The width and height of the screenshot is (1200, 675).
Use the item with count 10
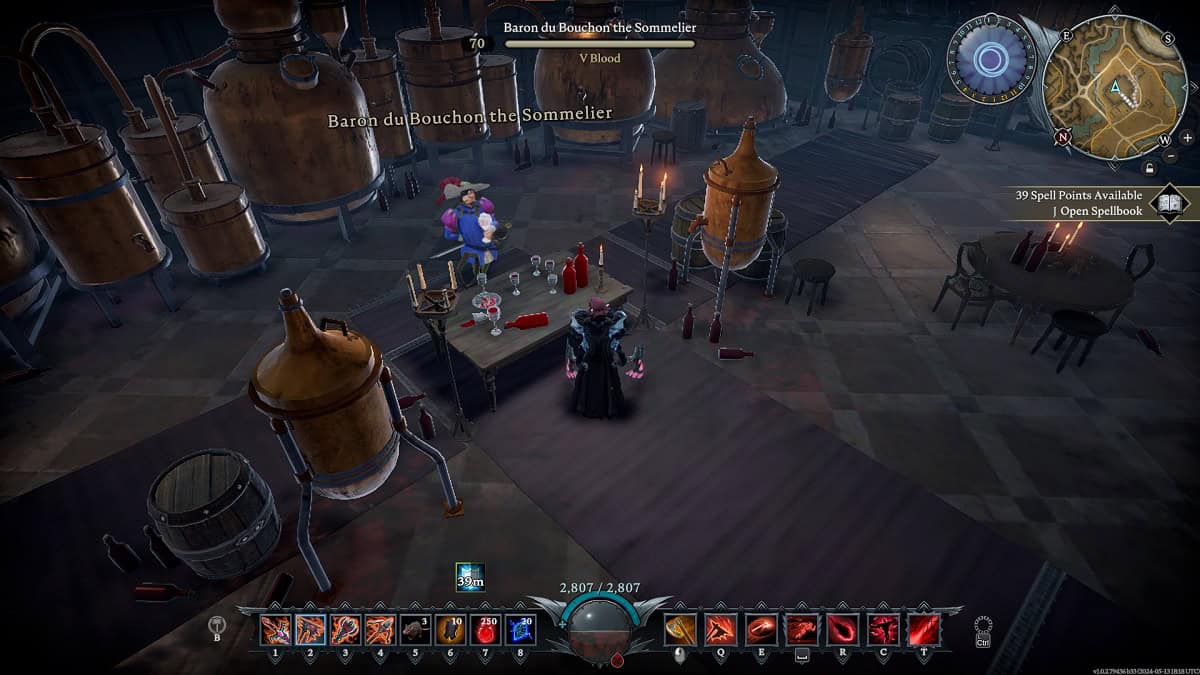pos(450,629)
